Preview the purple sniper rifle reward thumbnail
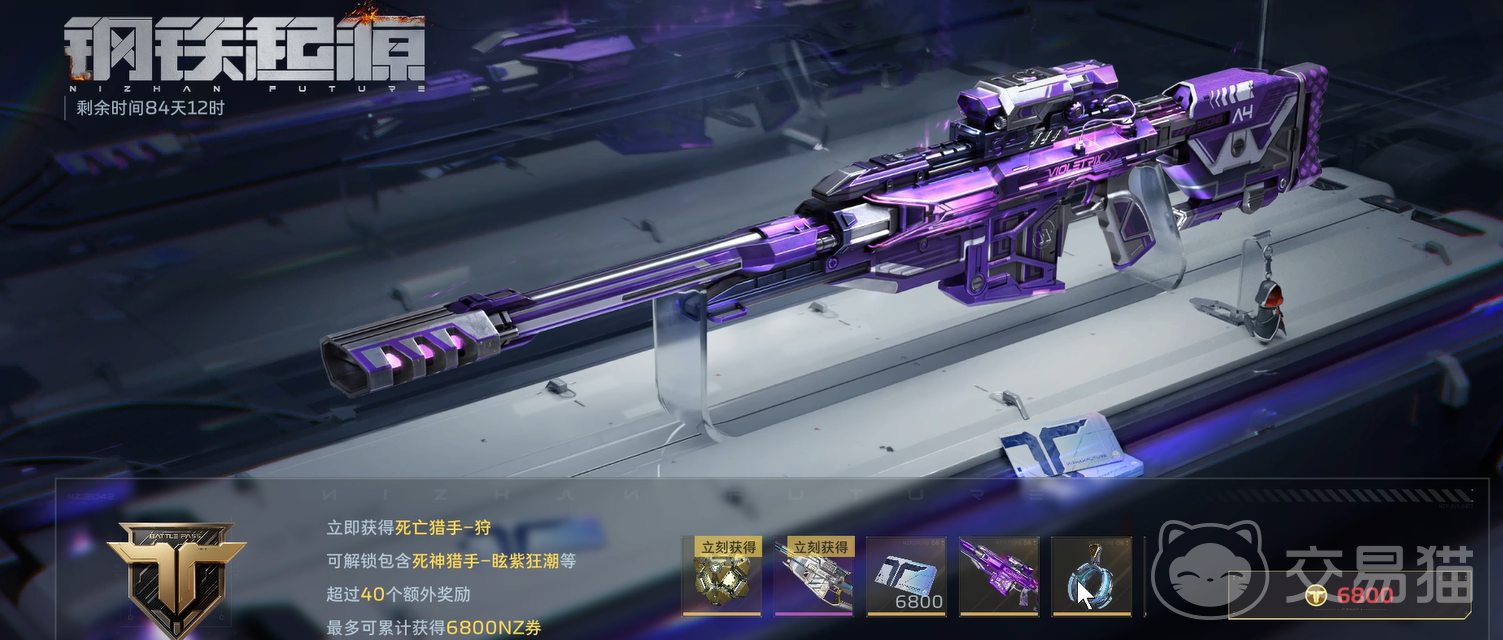1503x640 pixels. [x=998, y=576]
